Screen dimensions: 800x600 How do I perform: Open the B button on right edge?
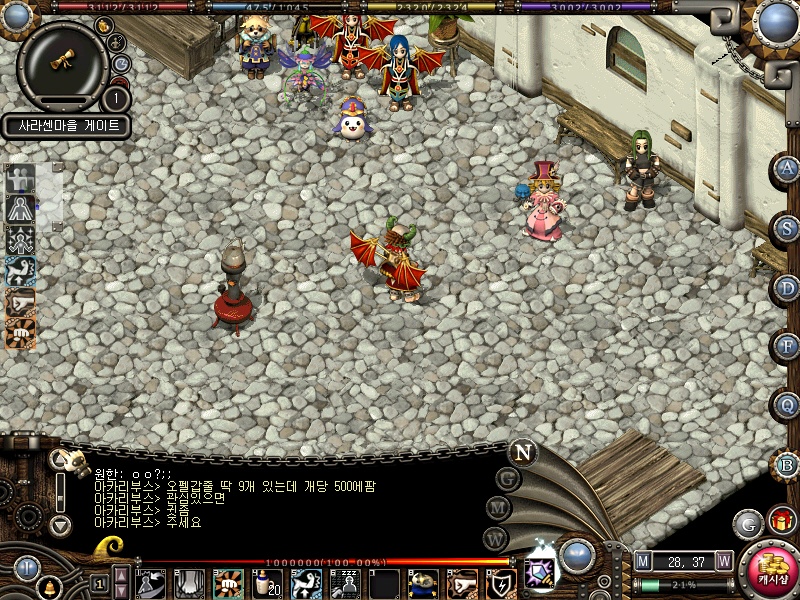point(789,465)
